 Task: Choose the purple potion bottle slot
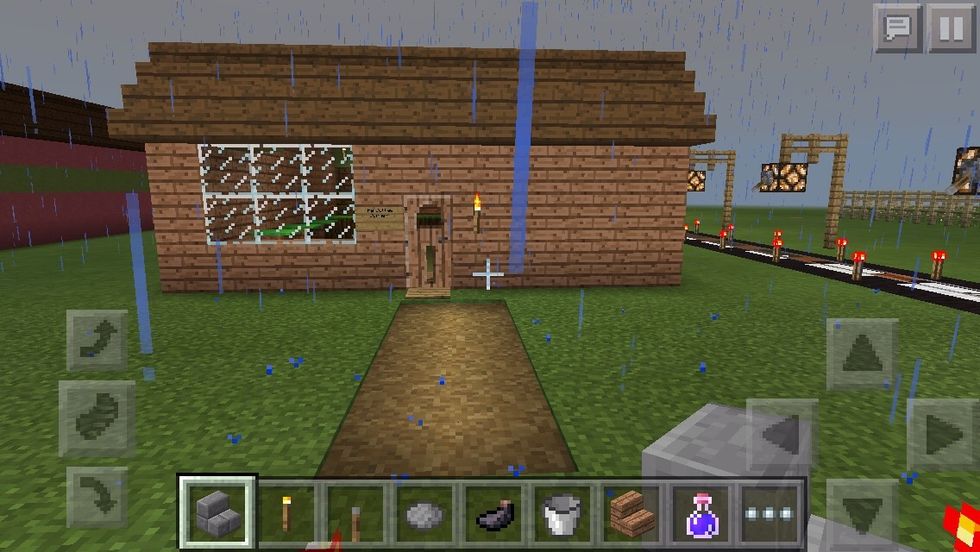coord(702,514)
